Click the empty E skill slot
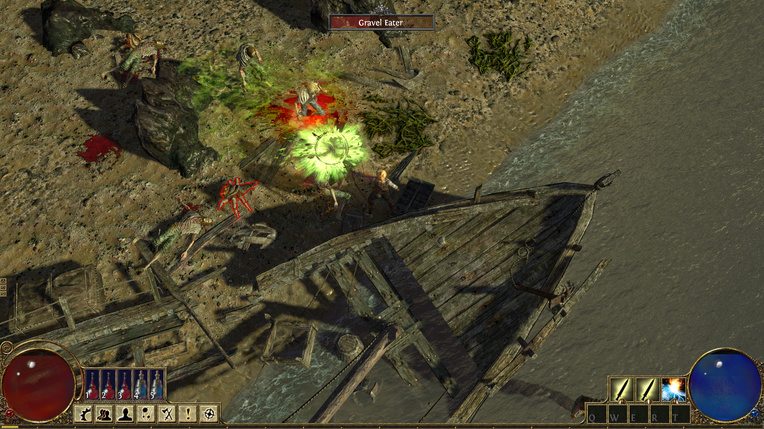Screen dimensions: 764x429 638,414
